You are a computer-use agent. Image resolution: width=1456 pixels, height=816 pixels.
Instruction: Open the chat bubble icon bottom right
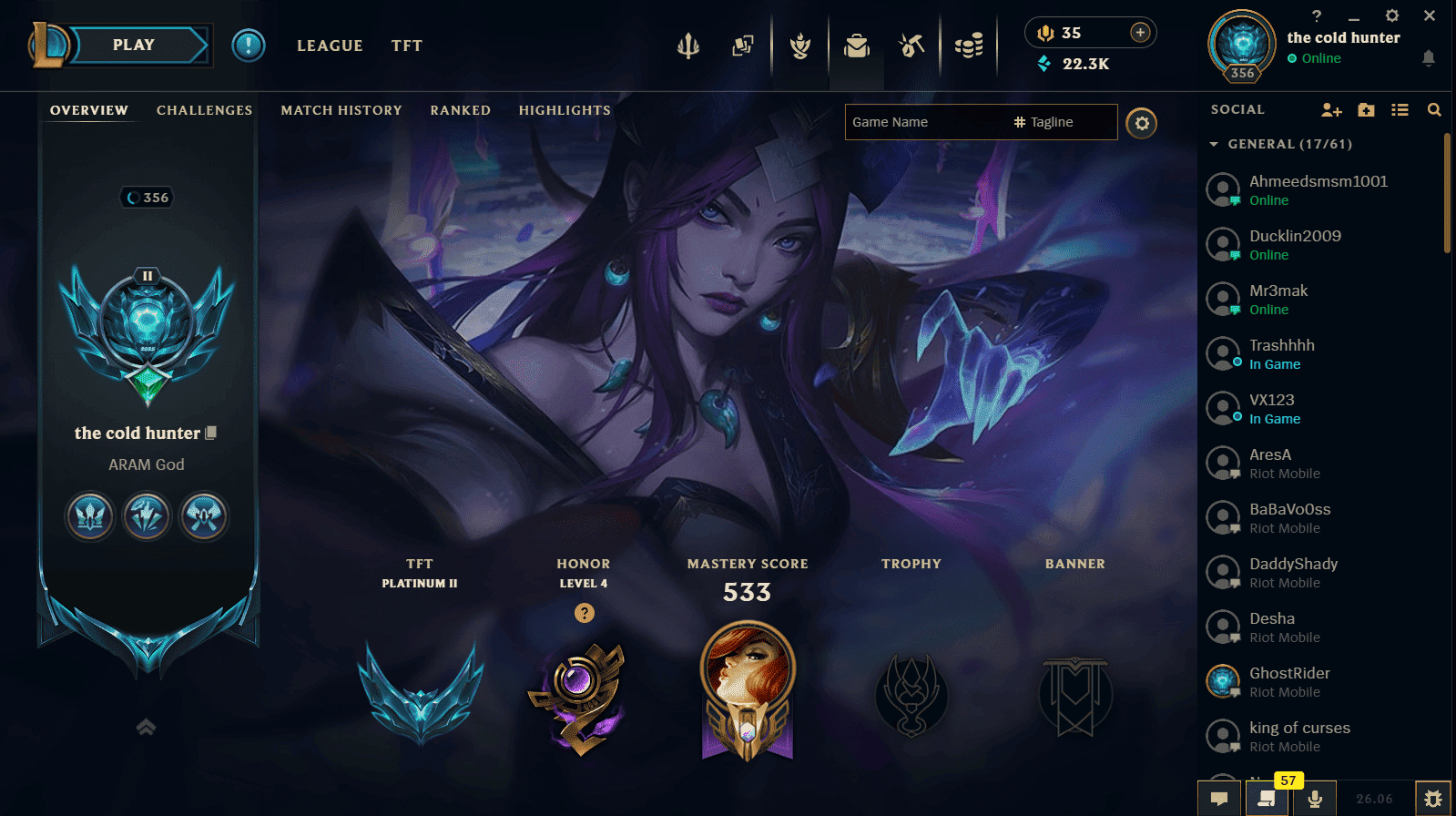[x=1220, y=799]
